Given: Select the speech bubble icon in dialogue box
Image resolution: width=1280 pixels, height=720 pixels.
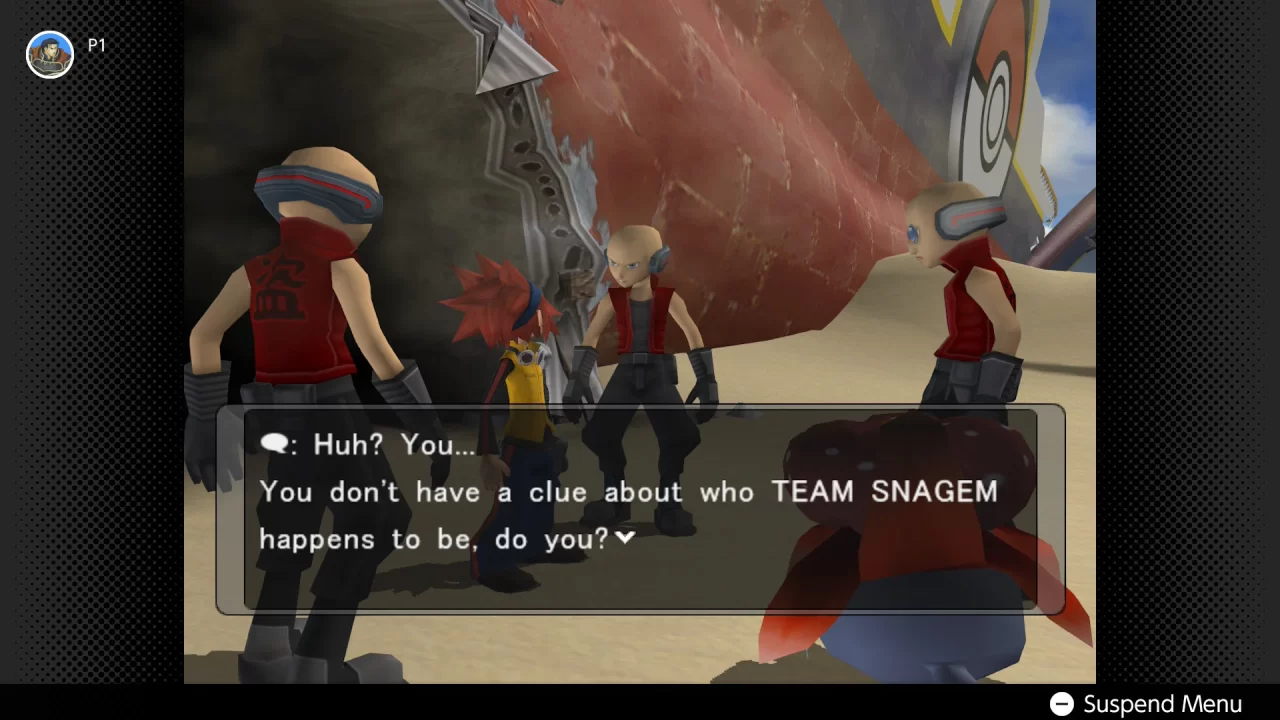Looking at the screenshot, I should tap(274, 443).
